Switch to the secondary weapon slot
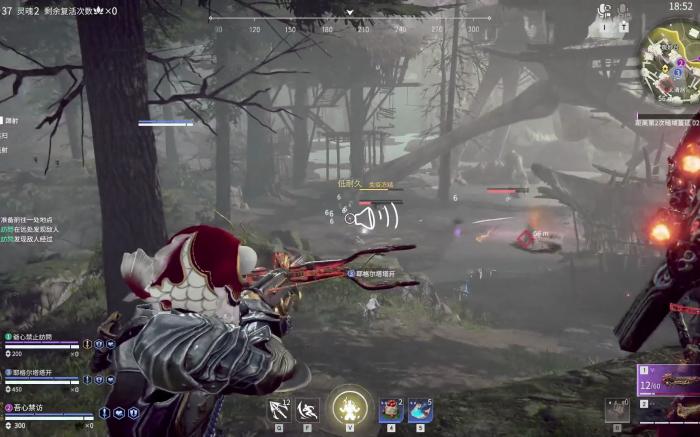Screen dimensions: 700x437 pos(670,412)
